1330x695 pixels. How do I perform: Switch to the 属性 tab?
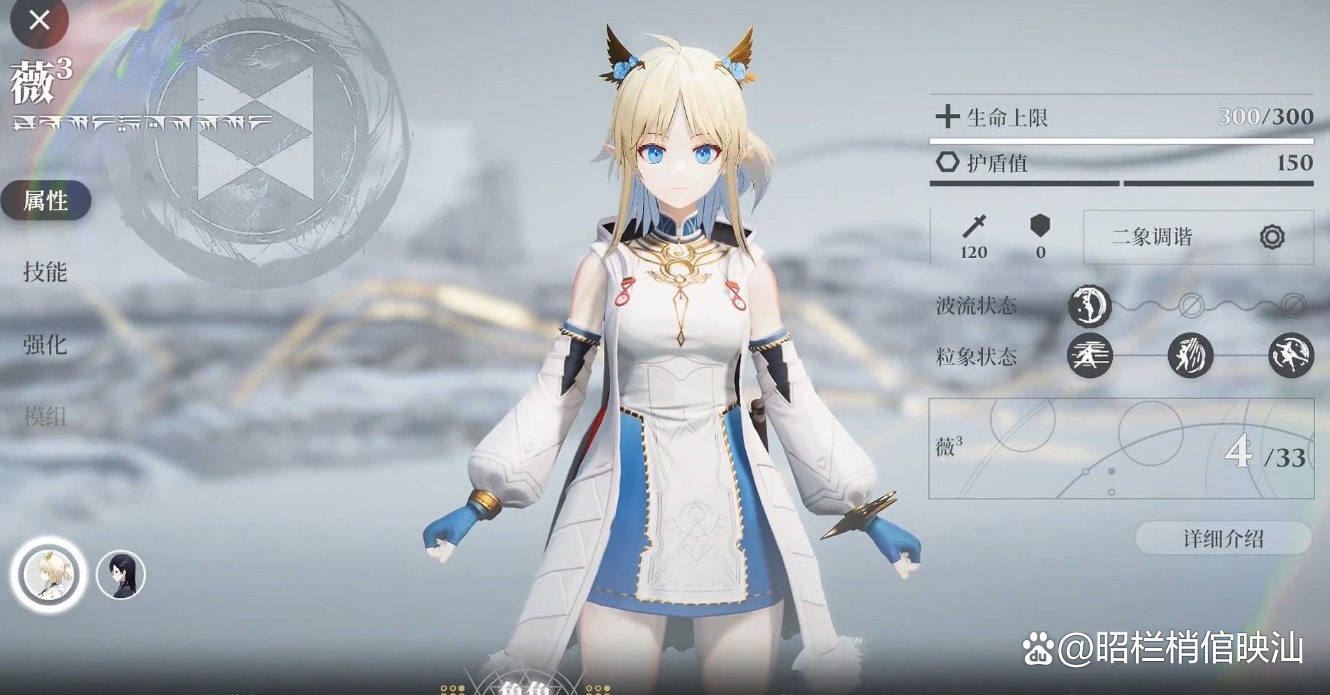pyautogui.click(x=46, y=201)
